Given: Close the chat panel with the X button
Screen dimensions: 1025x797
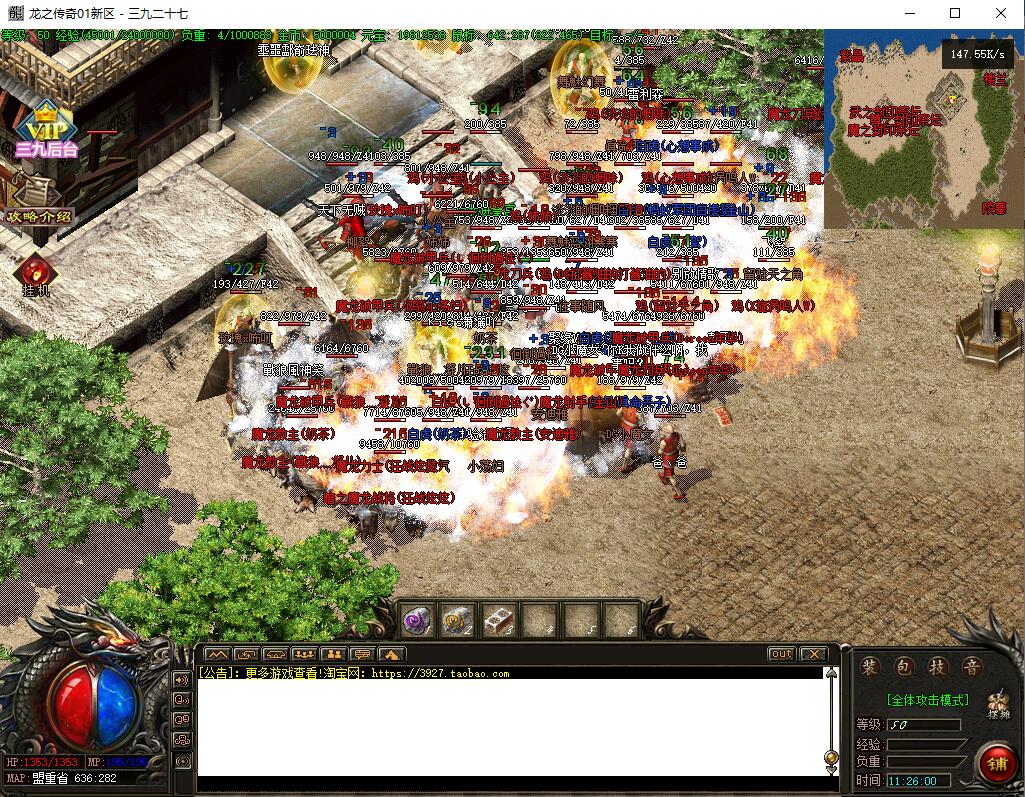Looking at the screenshot, I should [814, 654].
